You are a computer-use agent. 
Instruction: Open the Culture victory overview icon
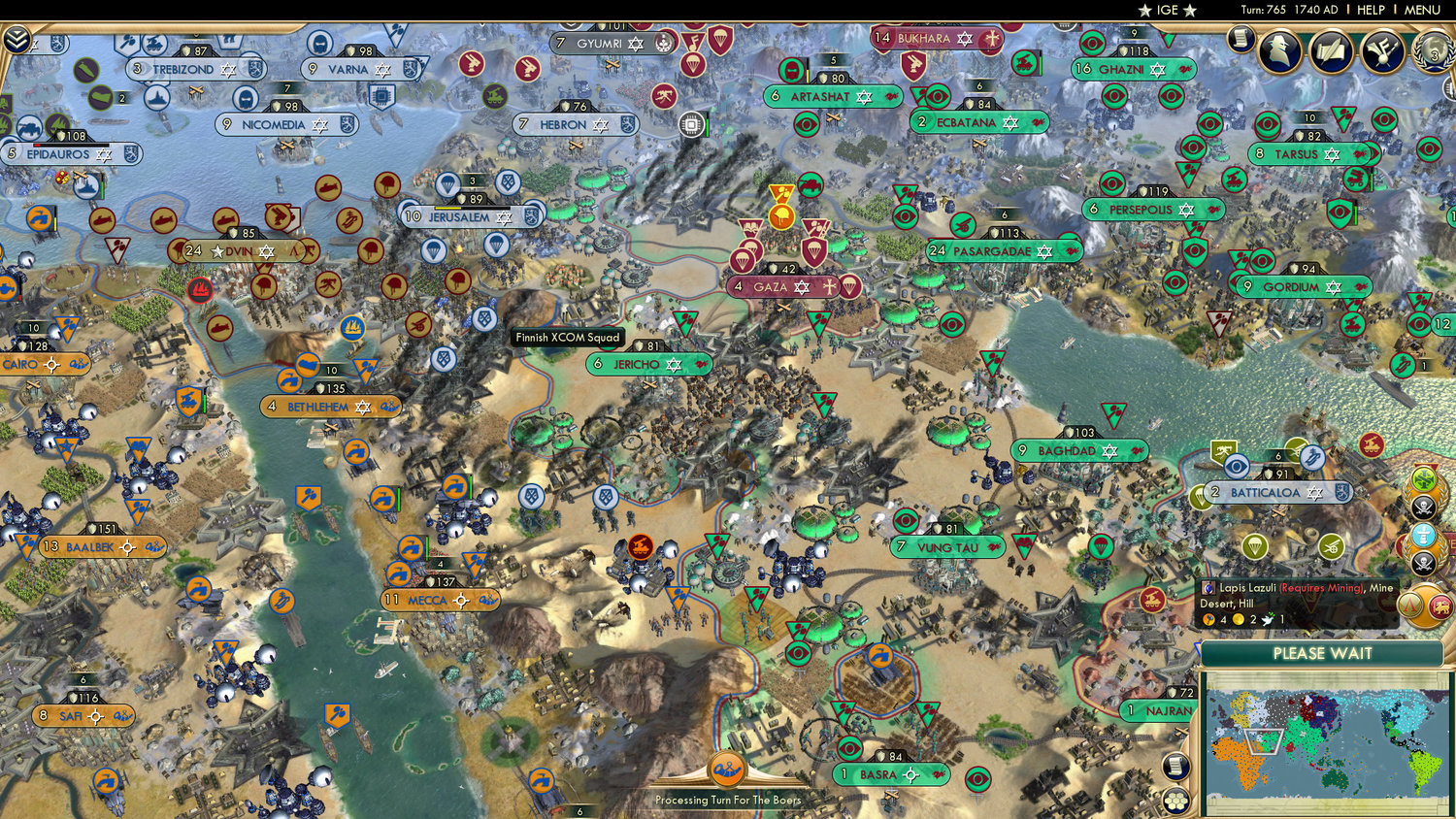pyautogui.click(x=1383, y=51)
